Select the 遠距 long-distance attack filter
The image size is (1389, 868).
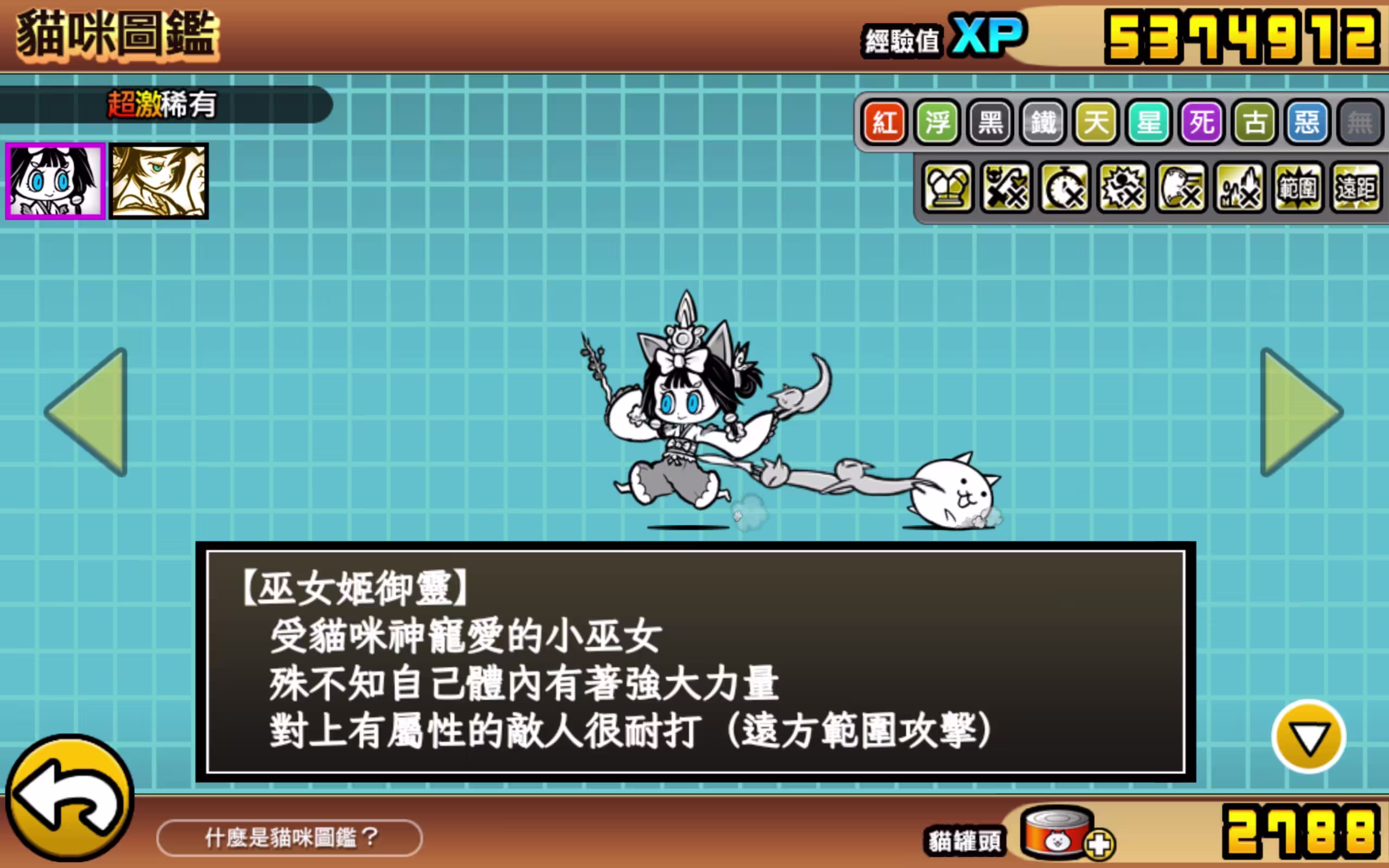click(1356, 189)
